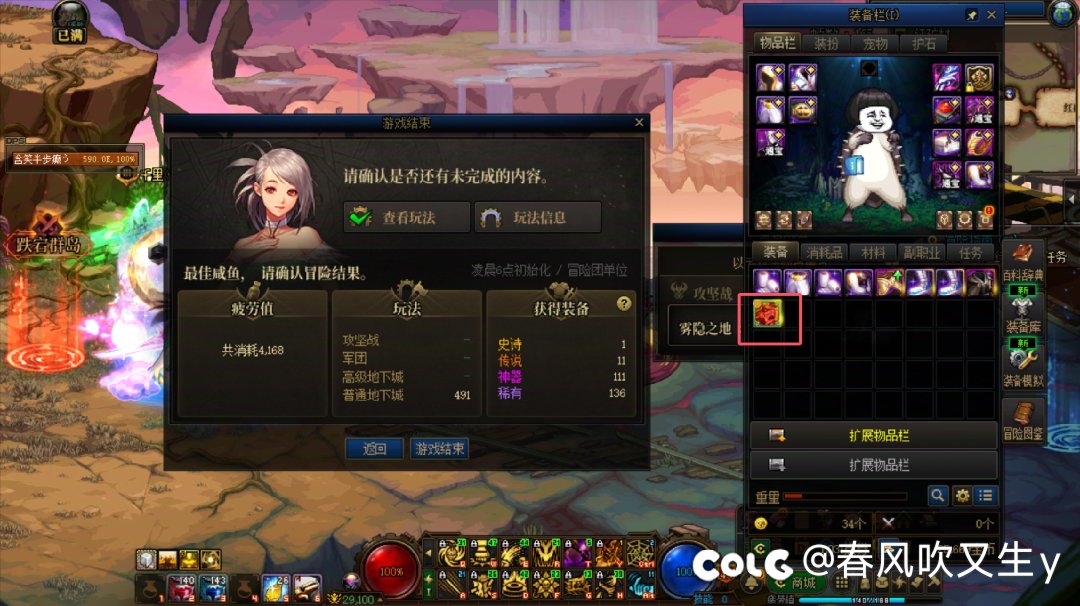Open the 副职业 tab
The image size is (1080, 606).
coord(922,253)
